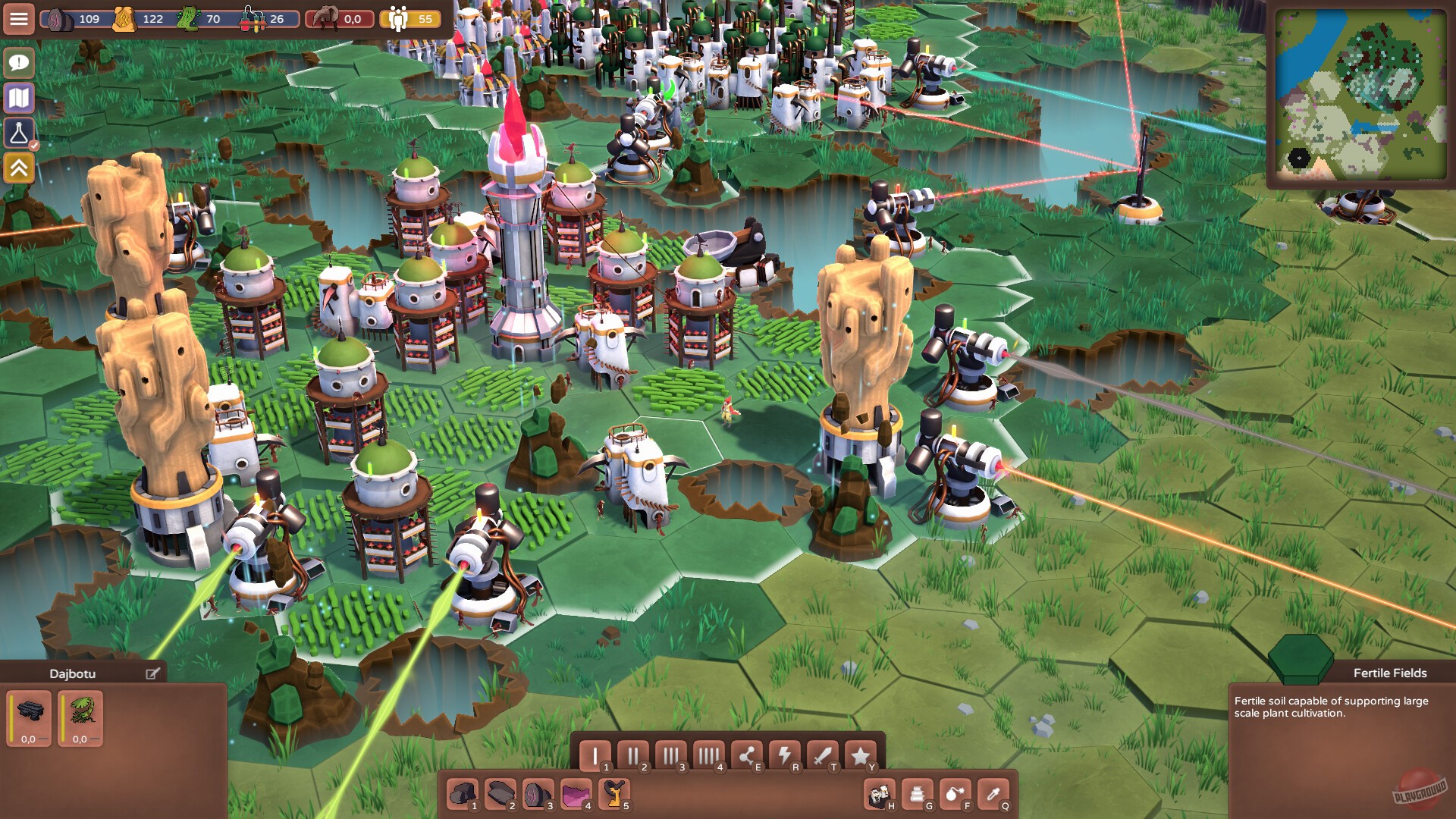
Task: Toggle the research flask with checkmark
Action: click(x=19, y=133)
